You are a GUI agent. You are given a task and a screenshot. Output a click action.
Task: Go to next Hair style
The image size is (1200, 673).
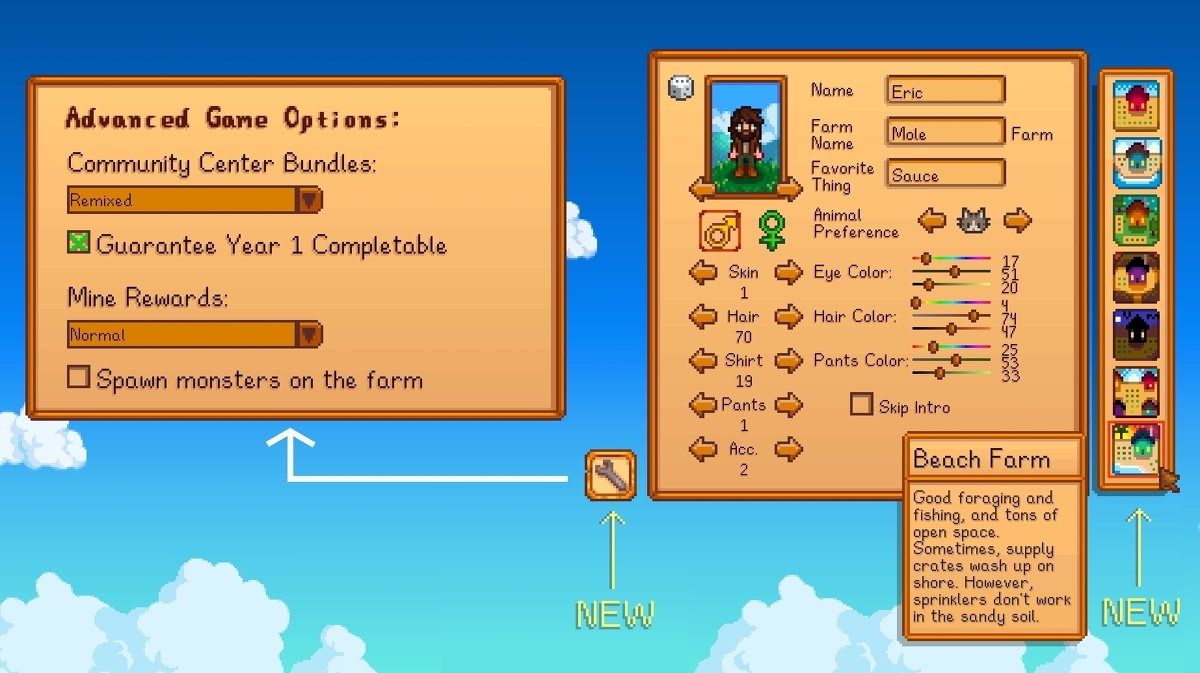[x=789, y=317]
